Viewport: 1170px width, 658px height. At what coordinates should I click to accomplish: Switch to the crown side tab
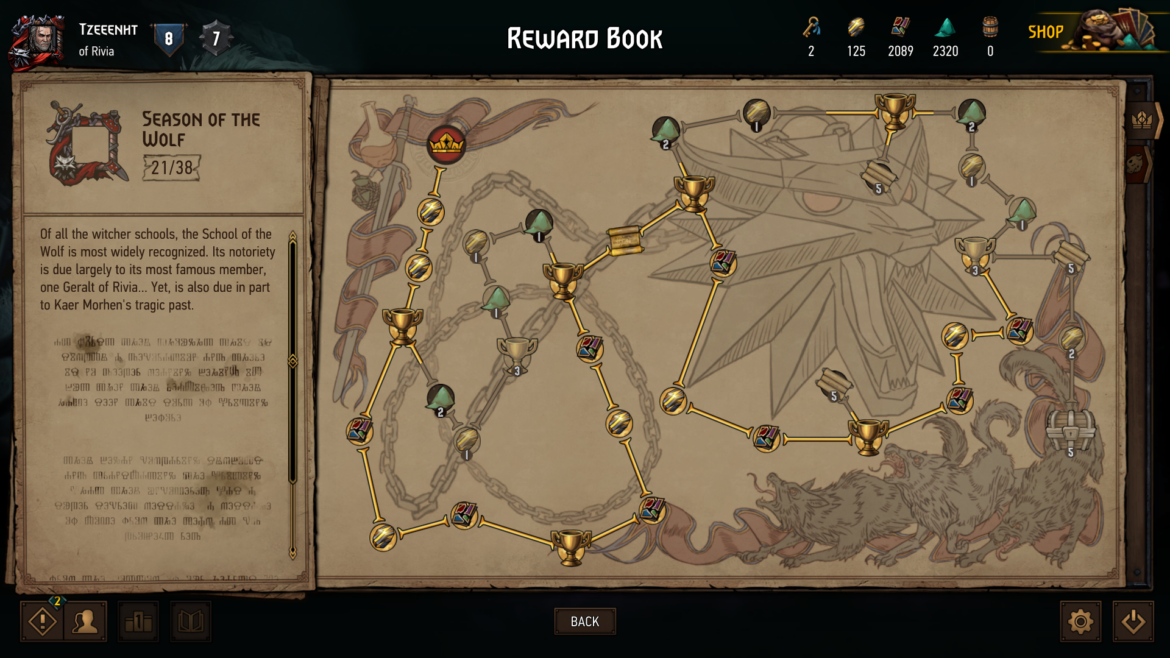[x=1141, y=120]
